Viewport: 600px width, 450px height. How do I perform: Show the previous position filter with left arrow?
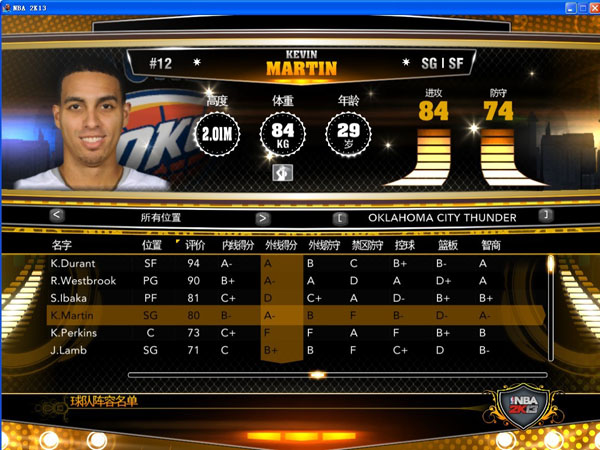pyautogui.click(x=57, y=216)
